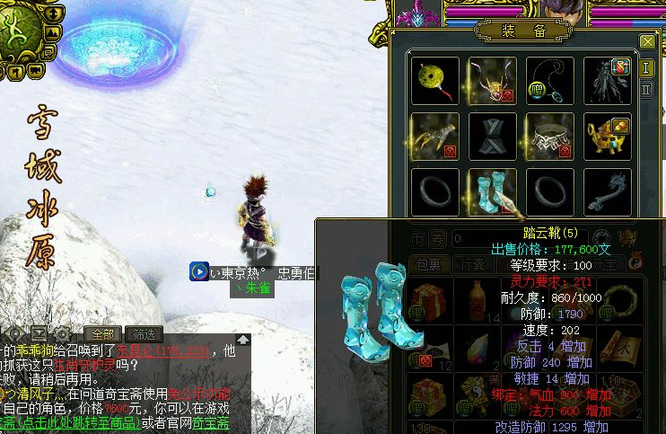Open the 筛选 chat filter
This screenshot has height=434, width=666.
click(146, 334)
